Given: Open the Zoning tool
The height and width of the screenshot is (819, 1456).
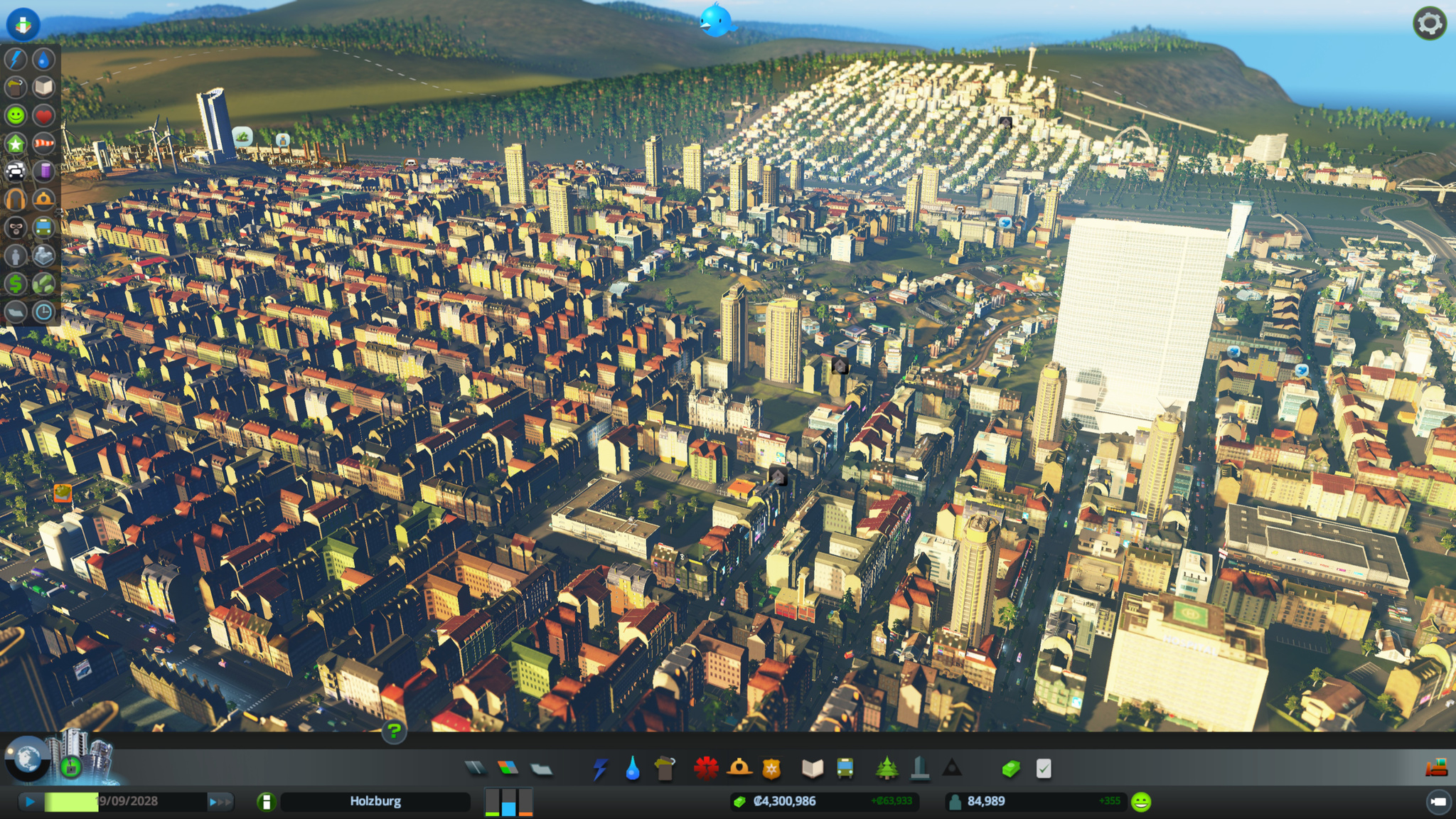Looking at the screenshot, I should point(508,768).
